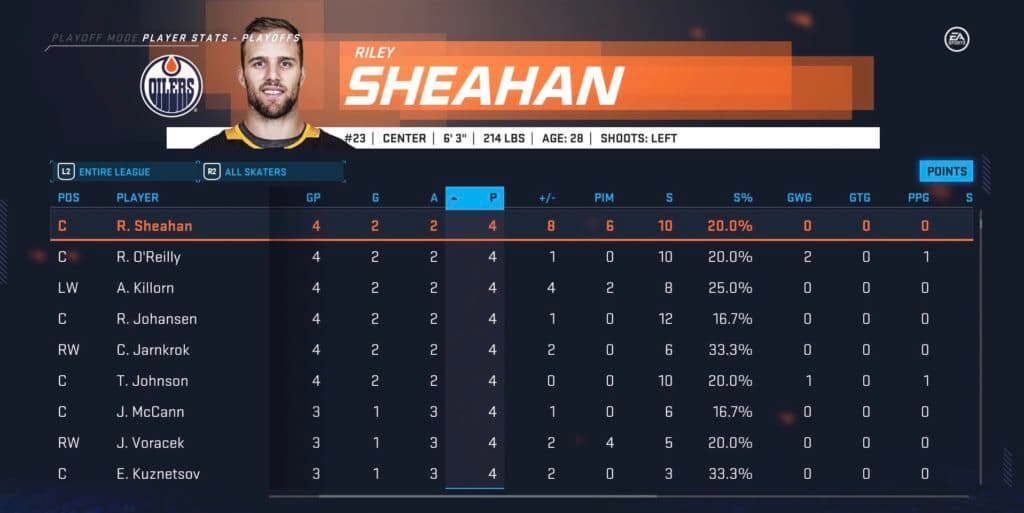Sort by the GWG column header
Image resolution: width=1024 pixels, height=513 pixels.
pos(799,198)
